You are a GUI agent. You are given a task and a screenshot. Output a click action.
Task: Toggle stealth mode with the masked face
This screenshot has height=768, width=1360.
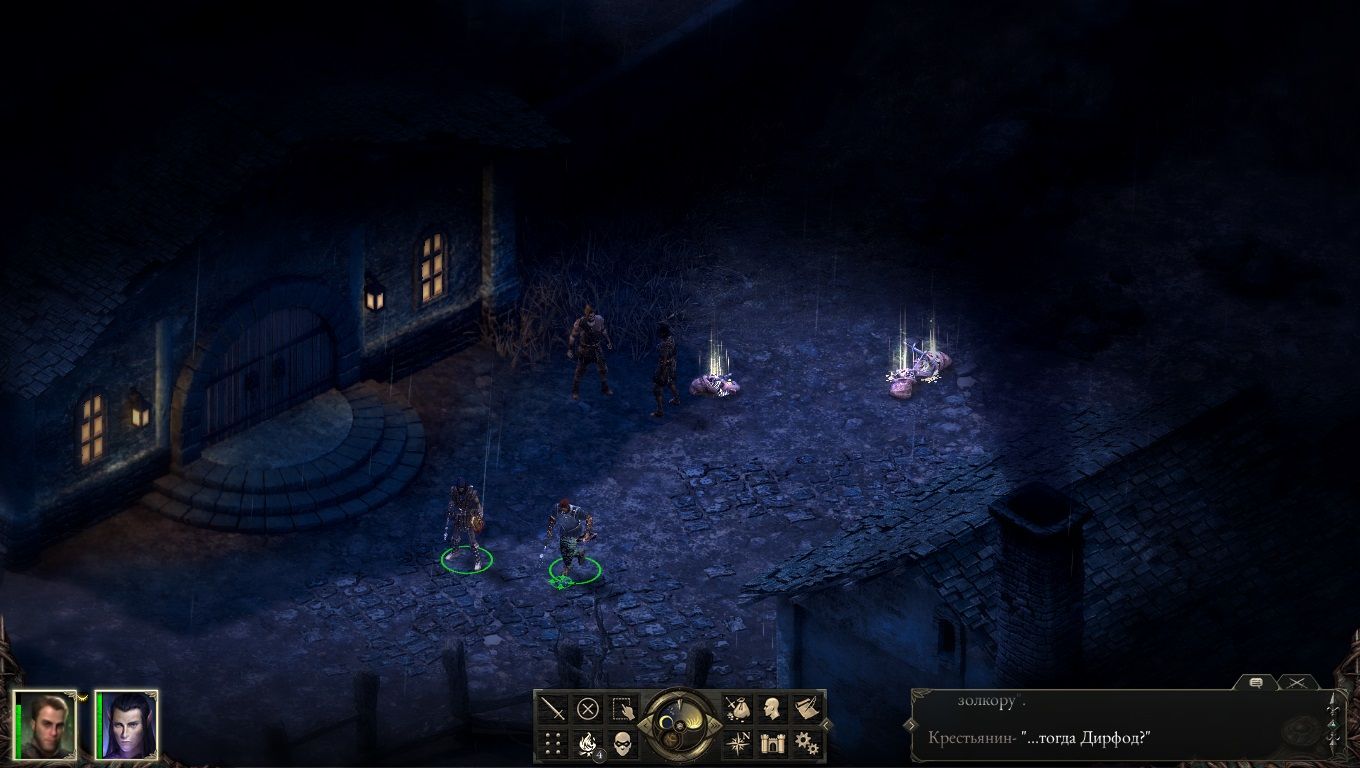[x=623, y=743]
